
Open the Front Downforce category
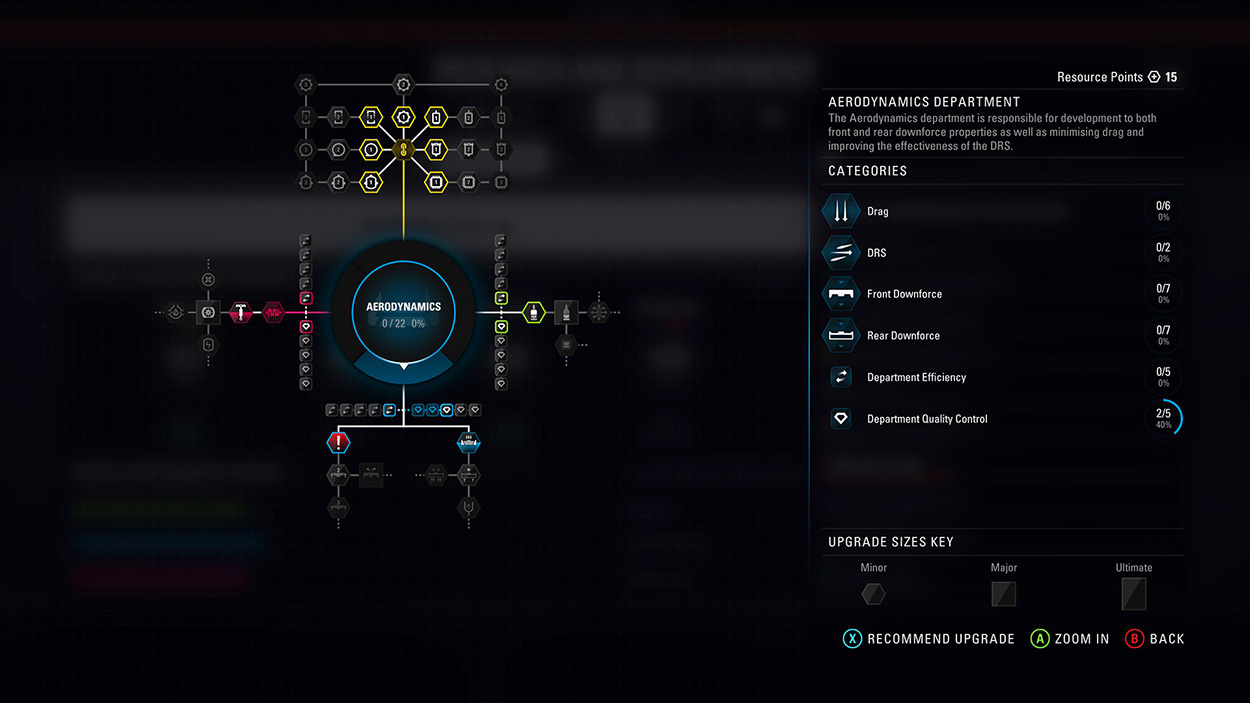(904, 294)
